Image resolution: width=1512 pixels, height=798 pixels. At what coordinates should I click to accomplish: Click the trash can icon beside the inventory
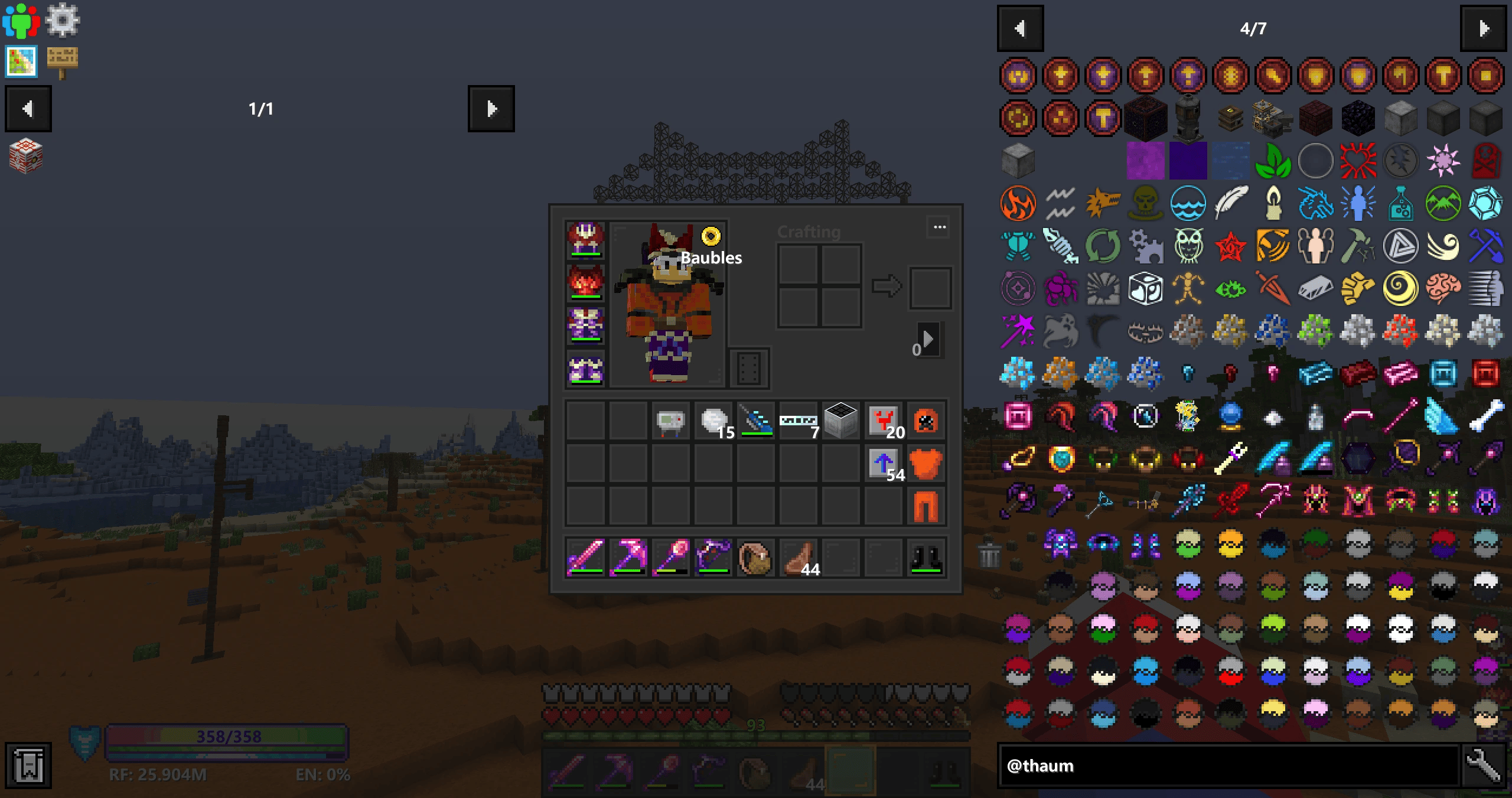tap(989, 555)
